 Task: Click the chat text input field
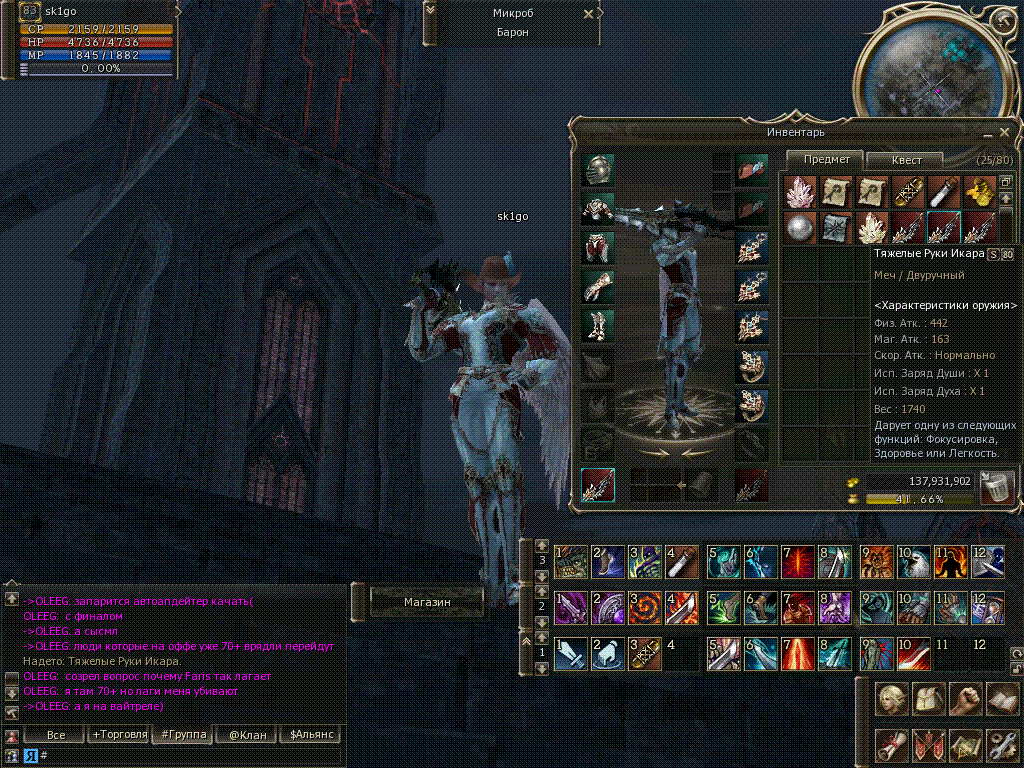click(x=190, y=755)
